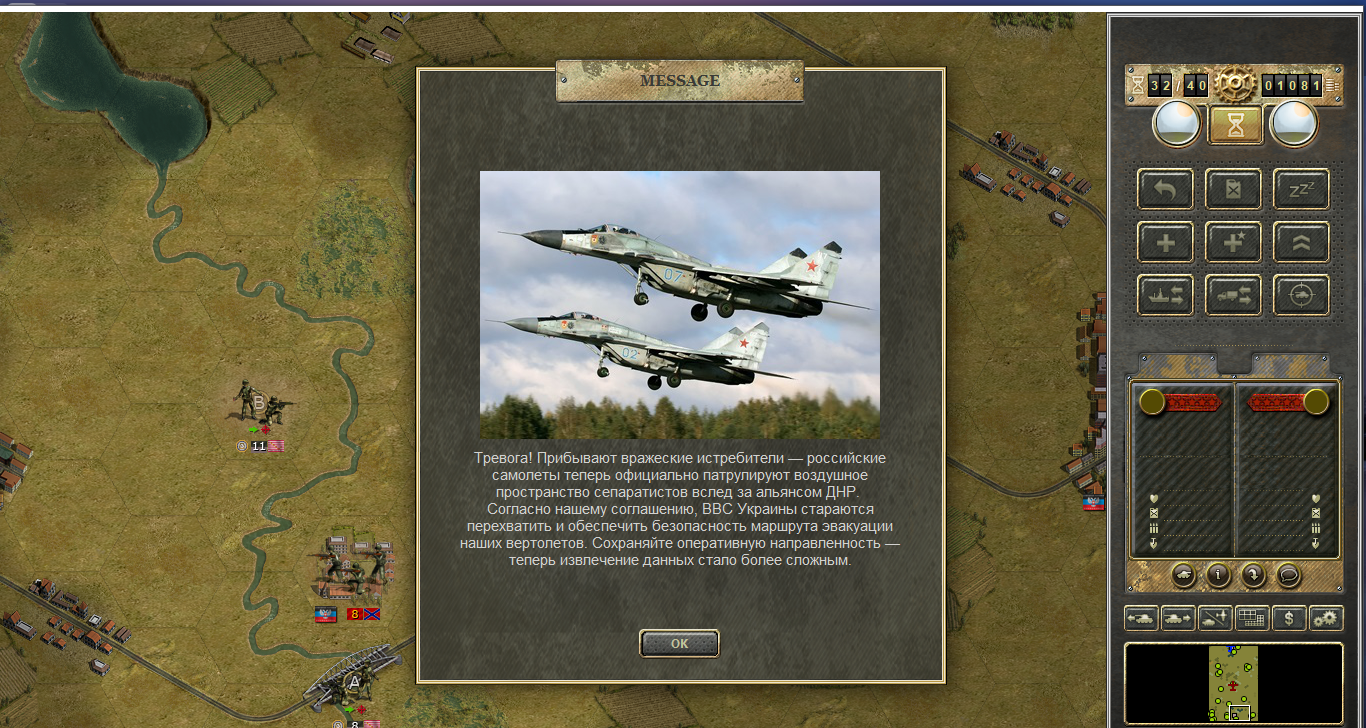The image size is (1366, 728).
Task: Click the round curved-arrow button
Action: 1252,575
